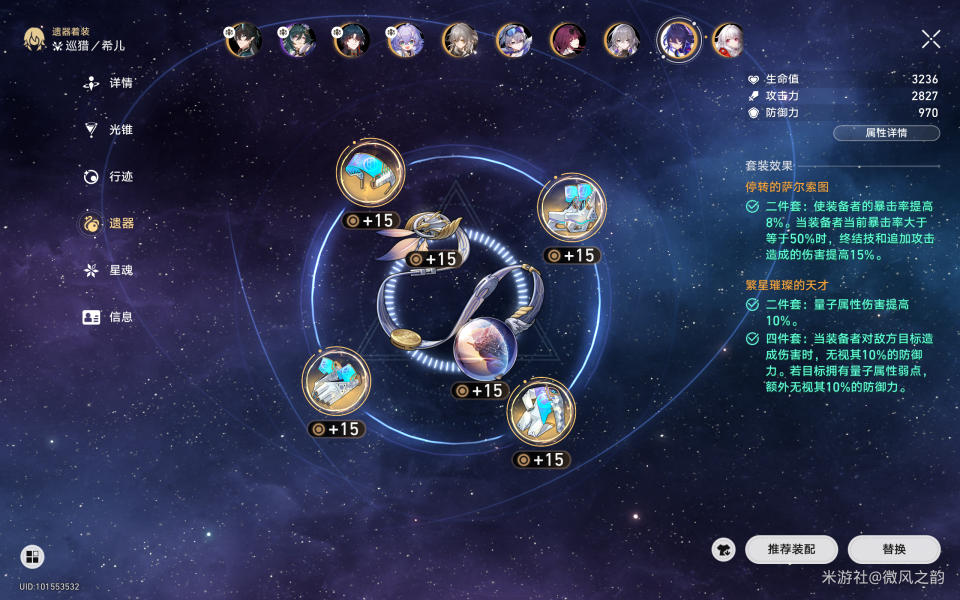Open 属性详情 attribute details
The image size is (960, 600).
tap(886, 133)
